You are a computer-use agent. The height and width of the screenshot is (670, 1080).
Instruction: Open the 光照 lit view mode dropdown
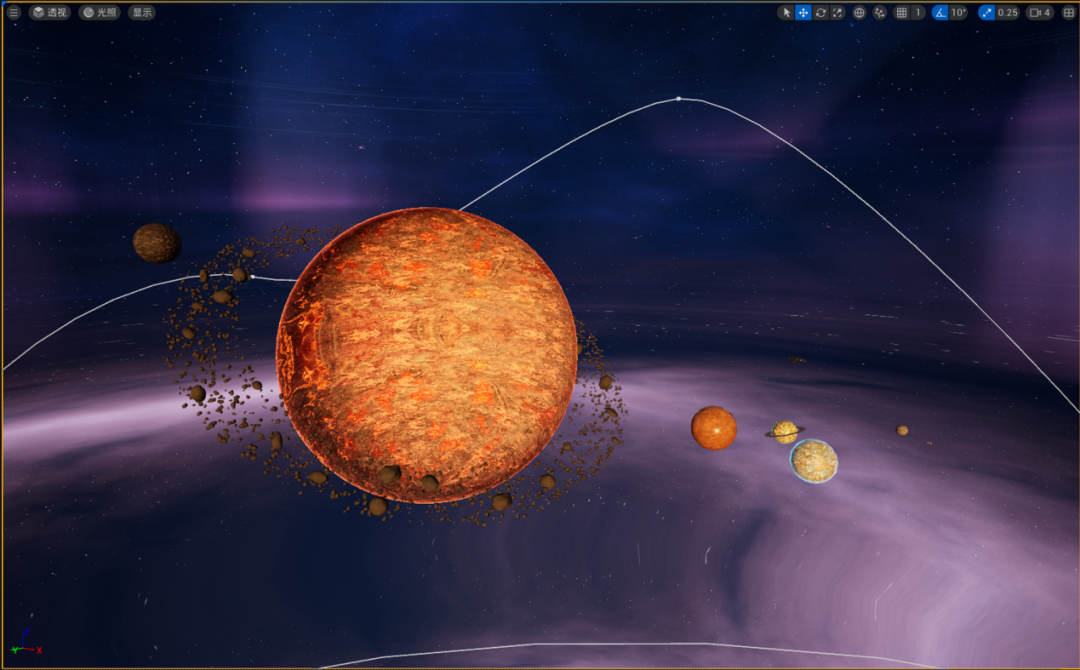(x=99, y=13)
